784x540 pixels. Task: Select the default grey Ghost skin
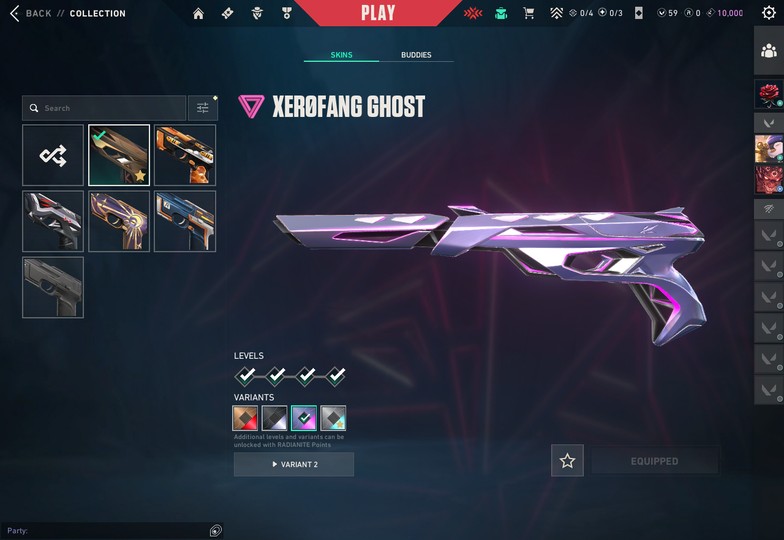[x=53, y=287]
